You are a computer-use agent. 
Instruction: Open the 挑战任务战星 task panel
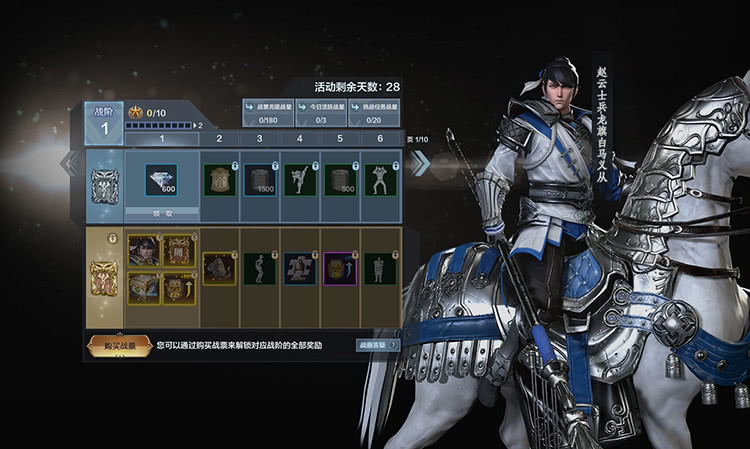tap(376, 109)
